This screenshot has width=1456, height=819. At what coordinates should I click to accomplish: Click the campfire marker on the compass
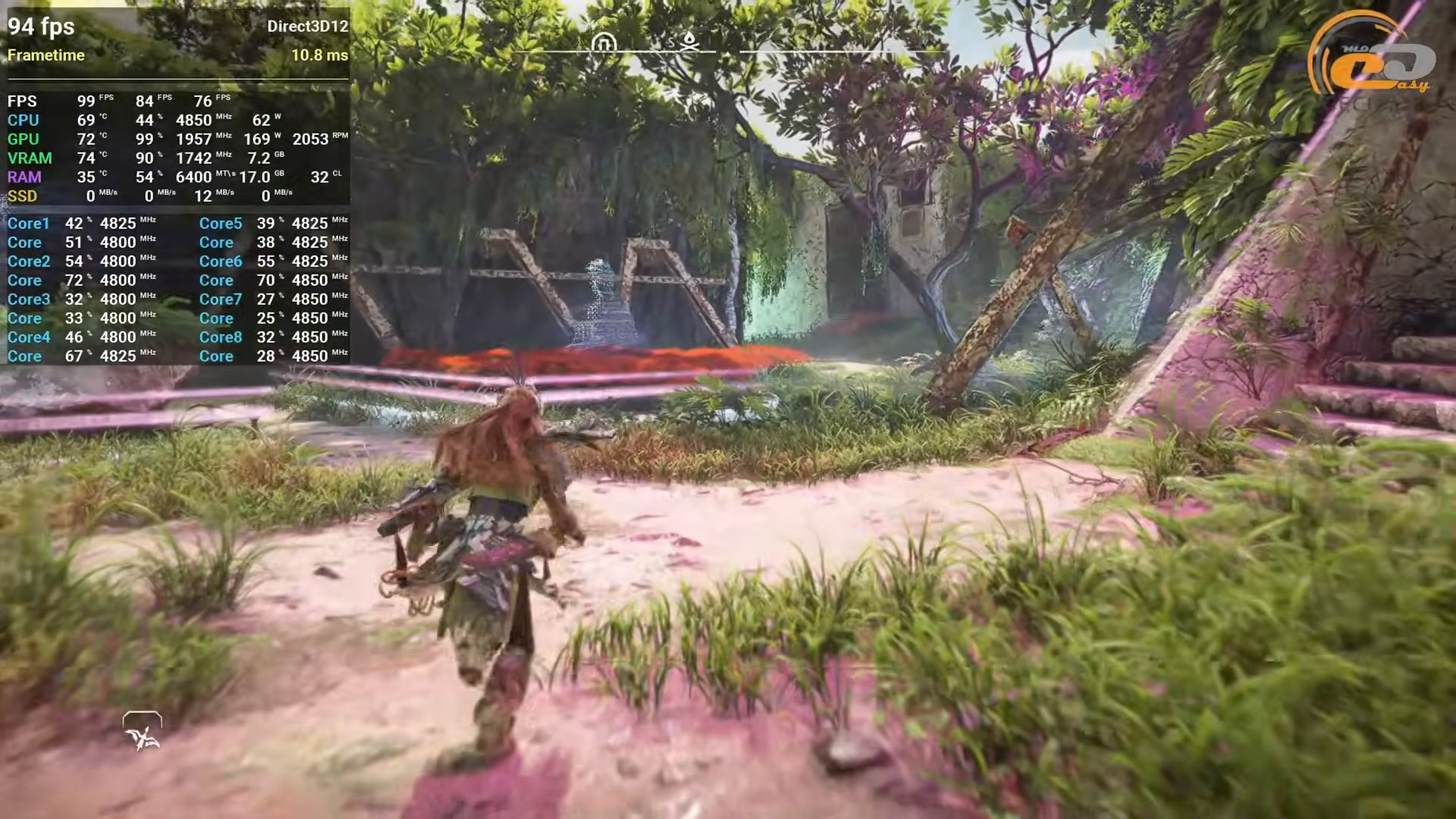(689, 40)
